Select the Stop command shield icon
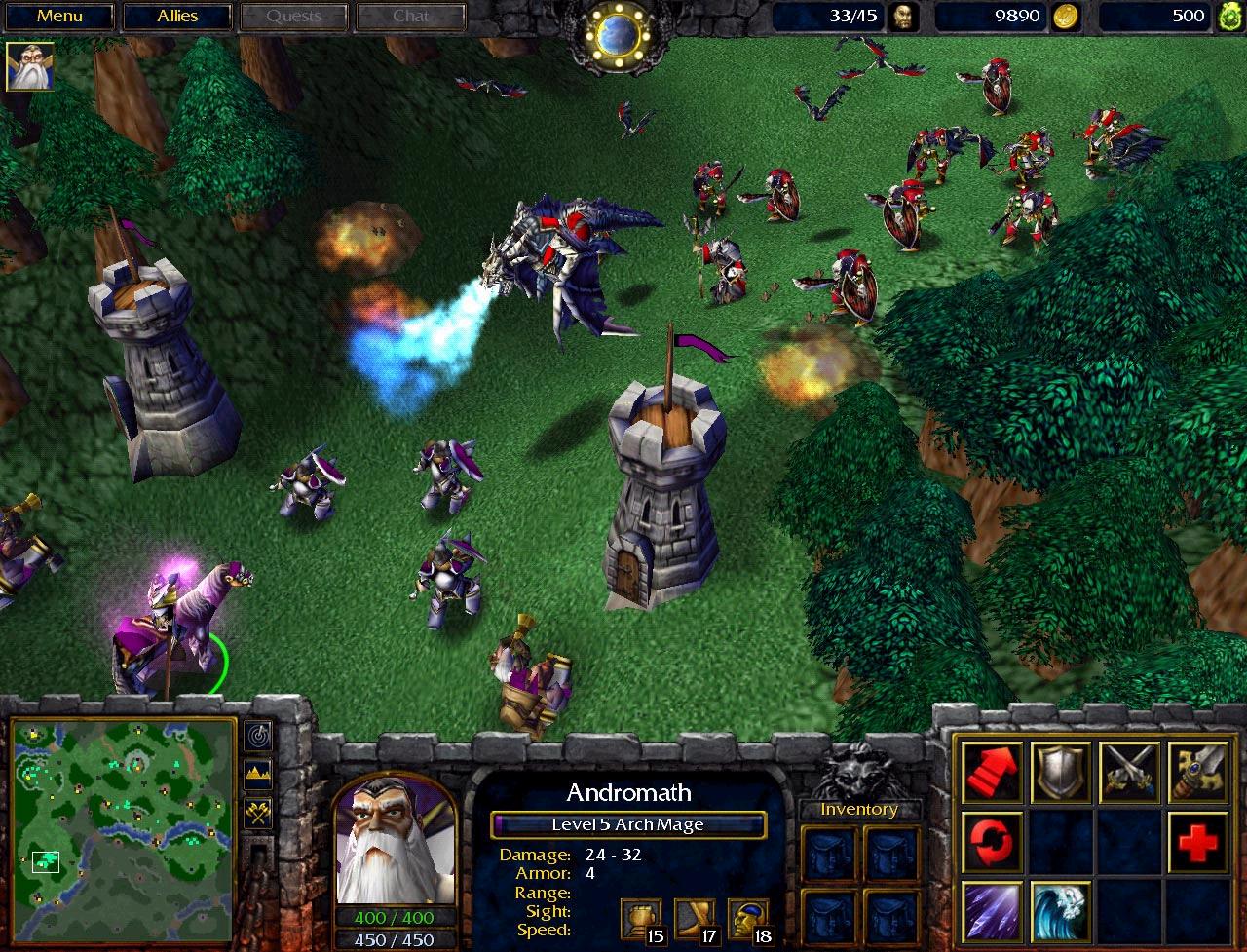 click(x=1061, y=771)
